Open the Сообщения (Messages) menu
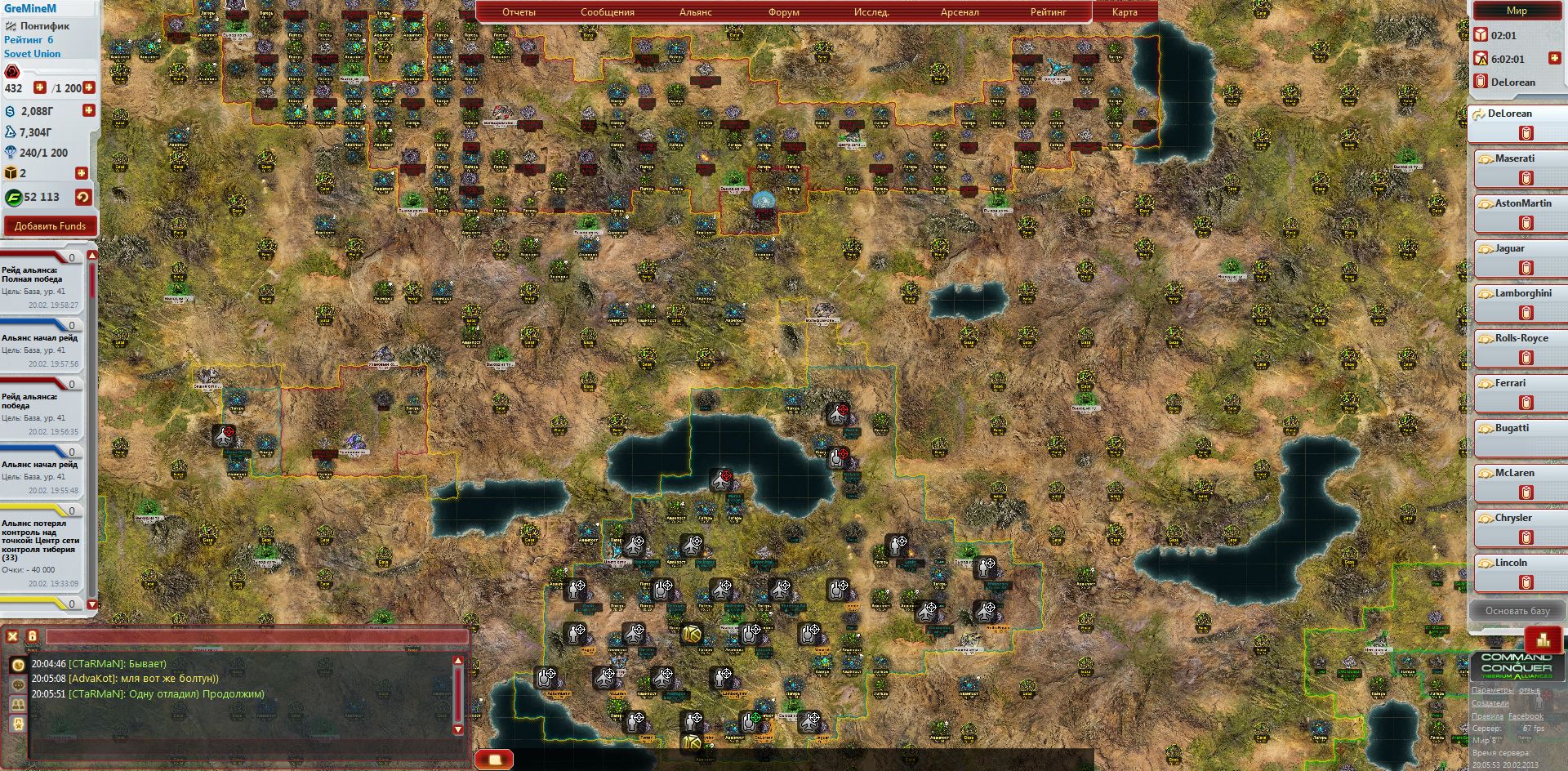The height and width of the screenshot is (771, 1568). point(607,12)
